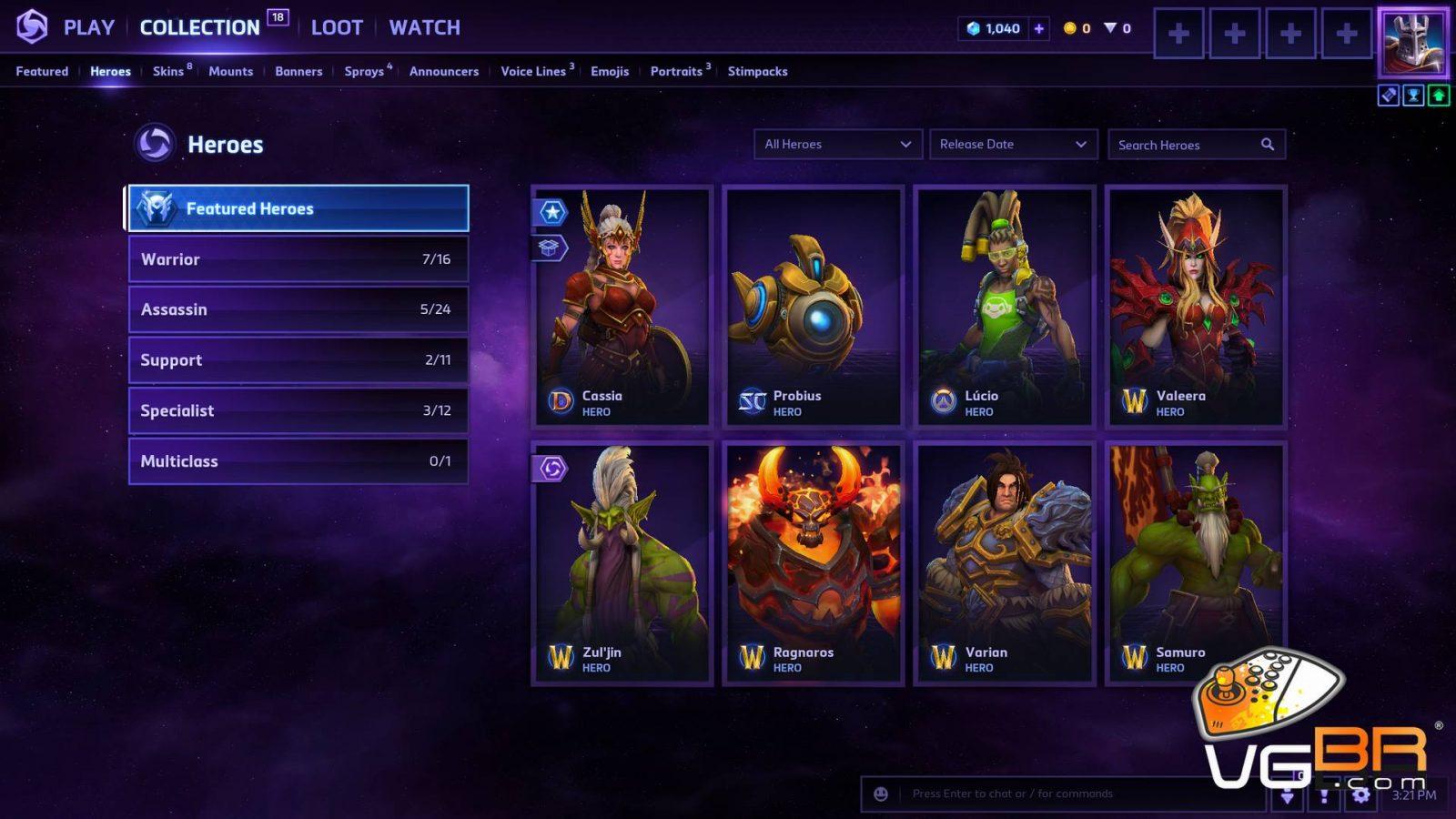
Task: Open the PLAY menu
Action: click(88, 27)
